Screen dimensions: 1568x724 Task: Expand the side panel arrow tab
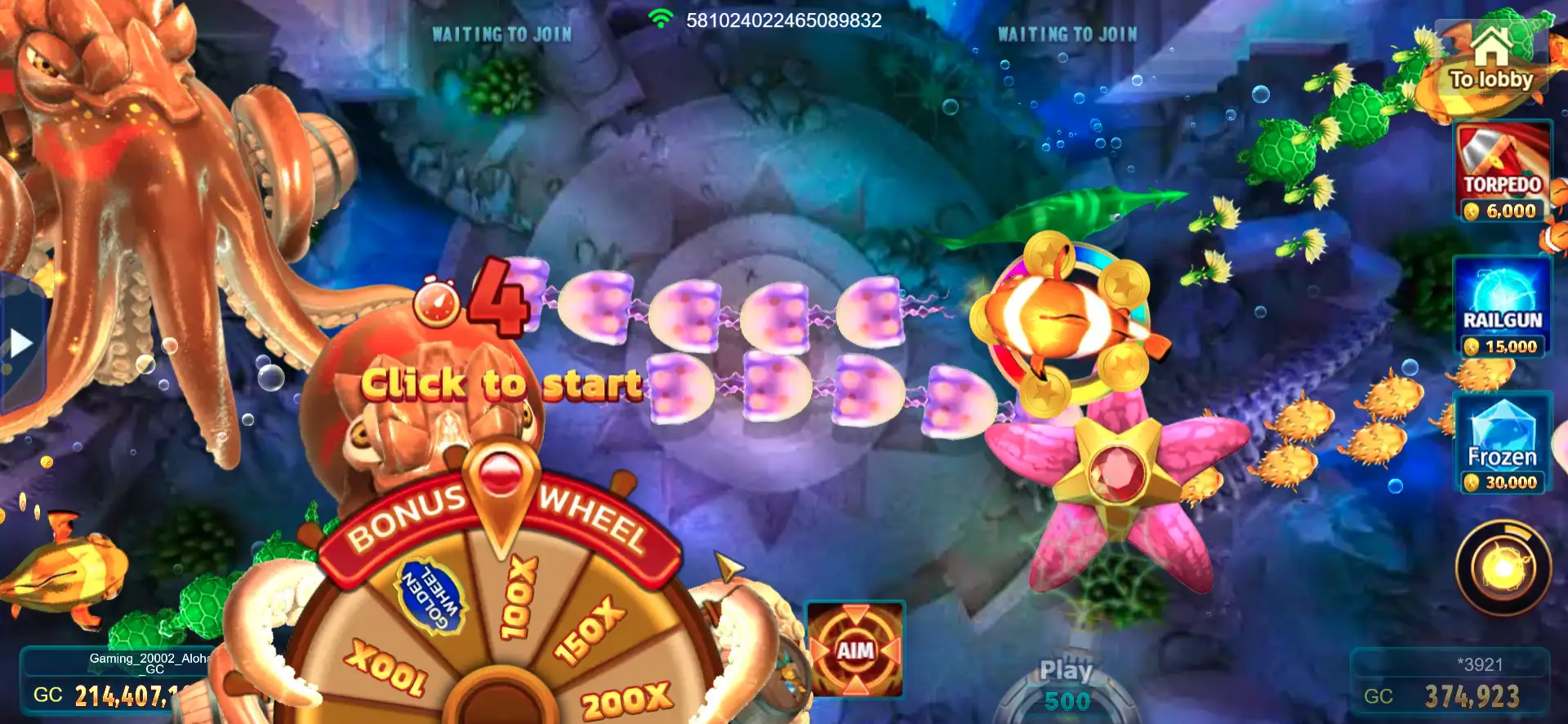(20, 344)
